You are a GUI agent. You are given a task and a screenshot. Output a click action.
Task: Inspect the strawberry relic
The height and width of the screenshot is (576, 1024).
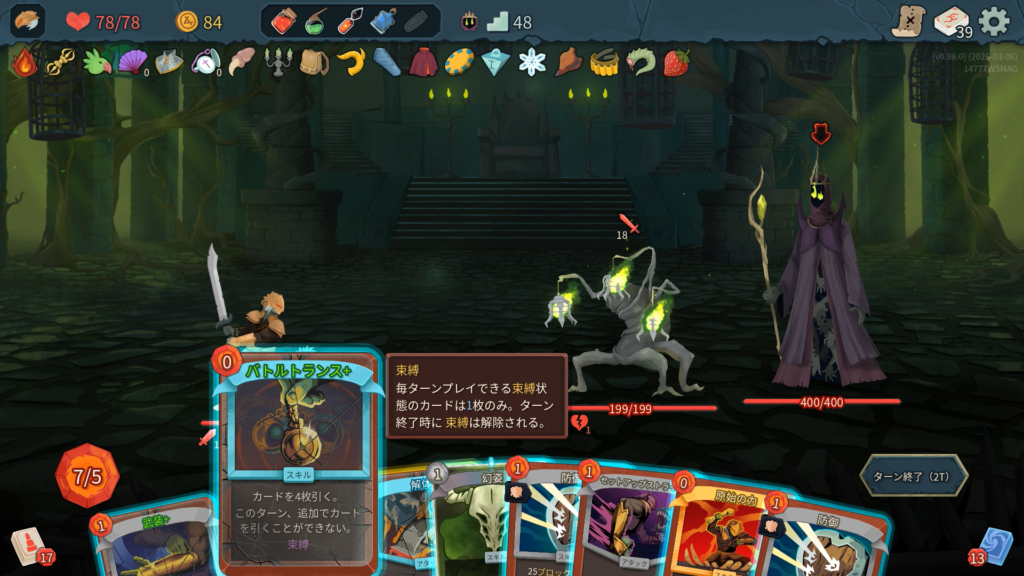point(676,62)
